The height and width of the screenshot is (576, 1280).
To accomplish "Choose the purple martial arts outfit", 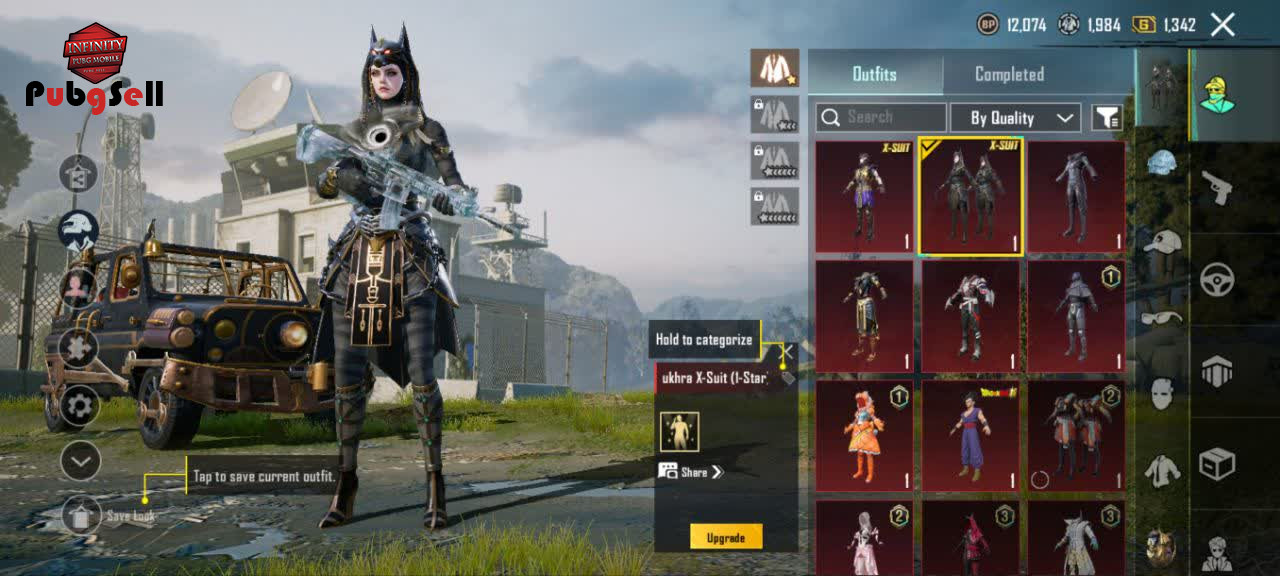I will [x=970, y=435].
